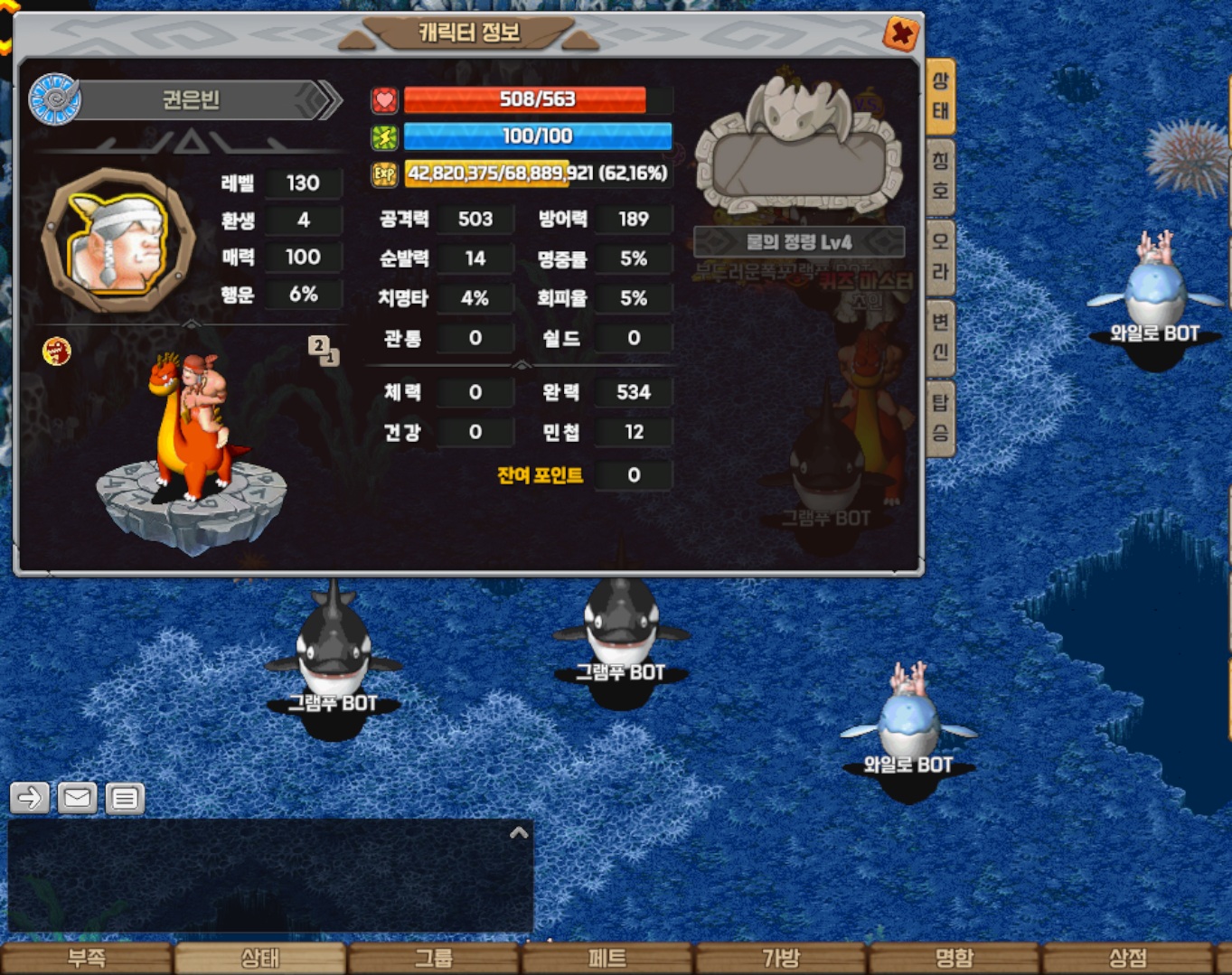The image size is (1232, 975).
Task: Click the 물의 정령 Lv4 label
Action: pos(799,242)
